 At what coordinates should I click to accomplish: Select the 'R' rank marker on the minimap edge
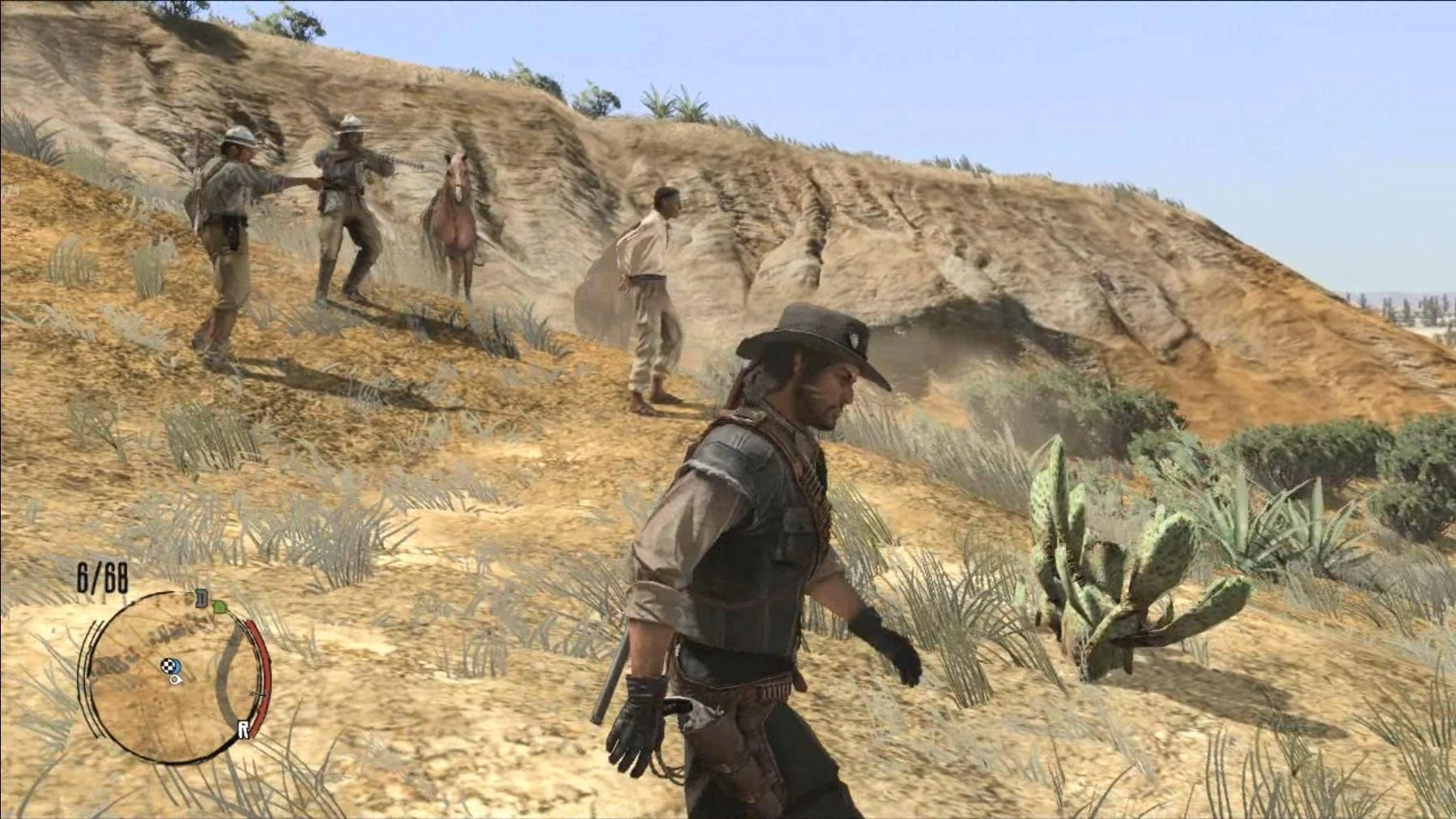pos(243,728)
